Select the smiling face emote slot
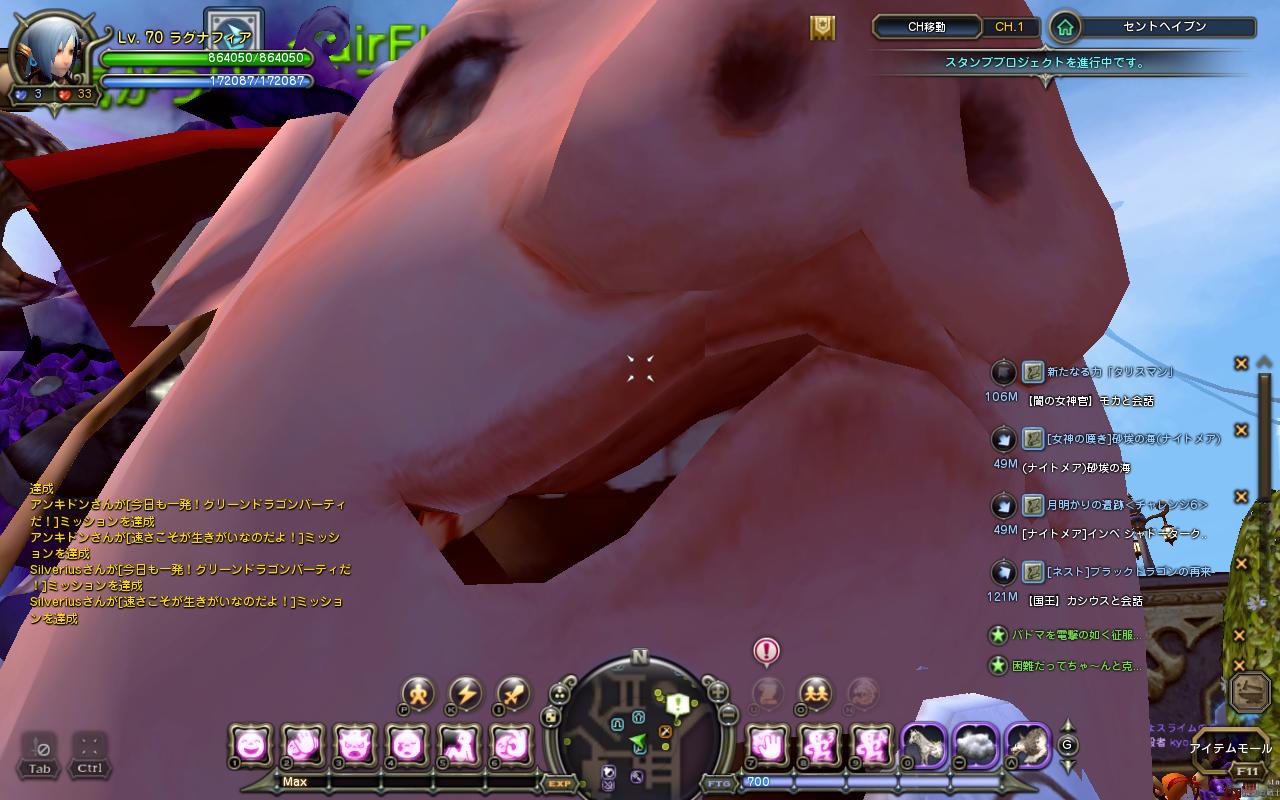1280x800 pixels. click(250, 745)
